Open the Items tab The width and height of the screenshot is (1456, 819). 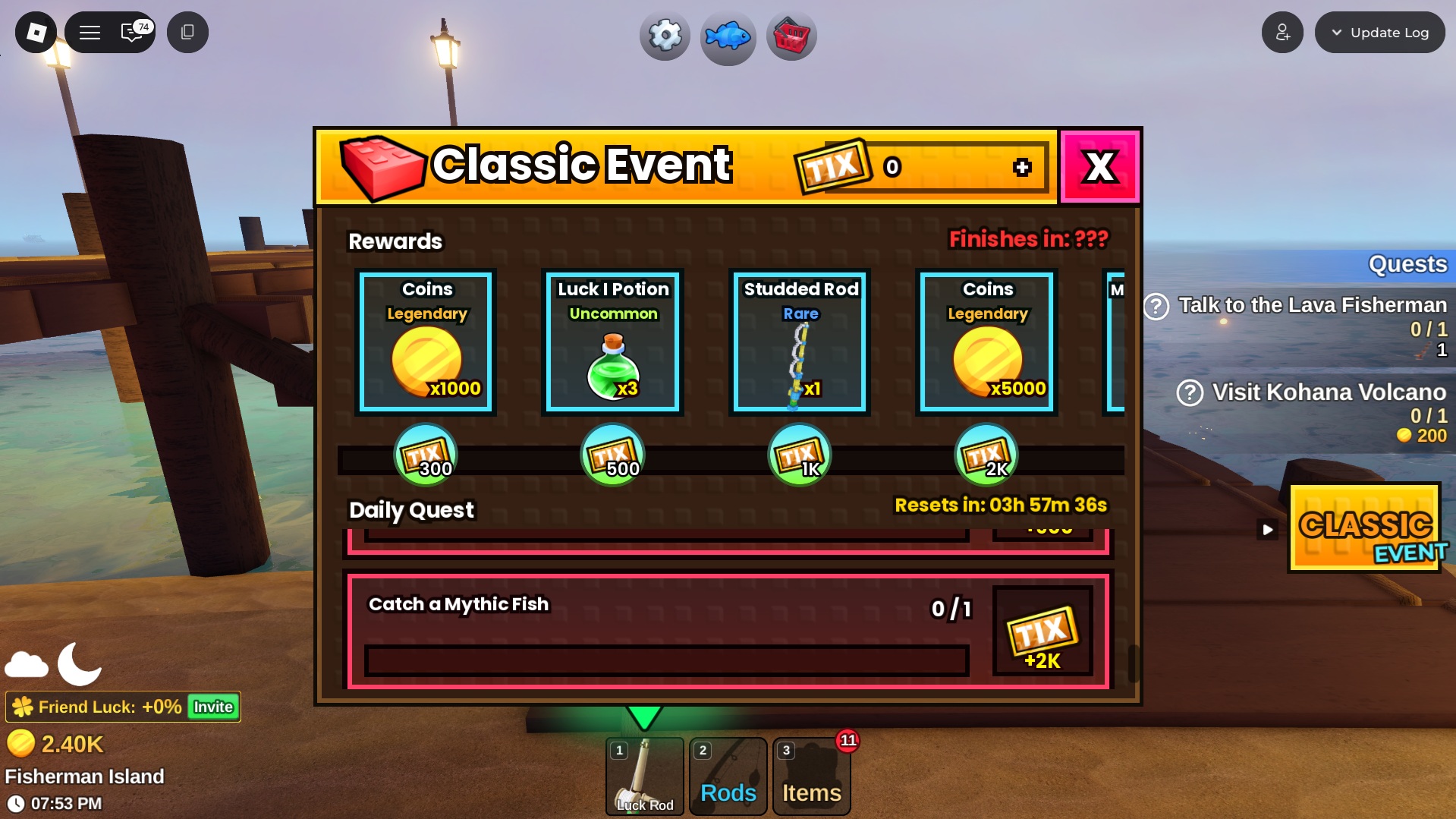pyautogui.click(x=811, y=776)
